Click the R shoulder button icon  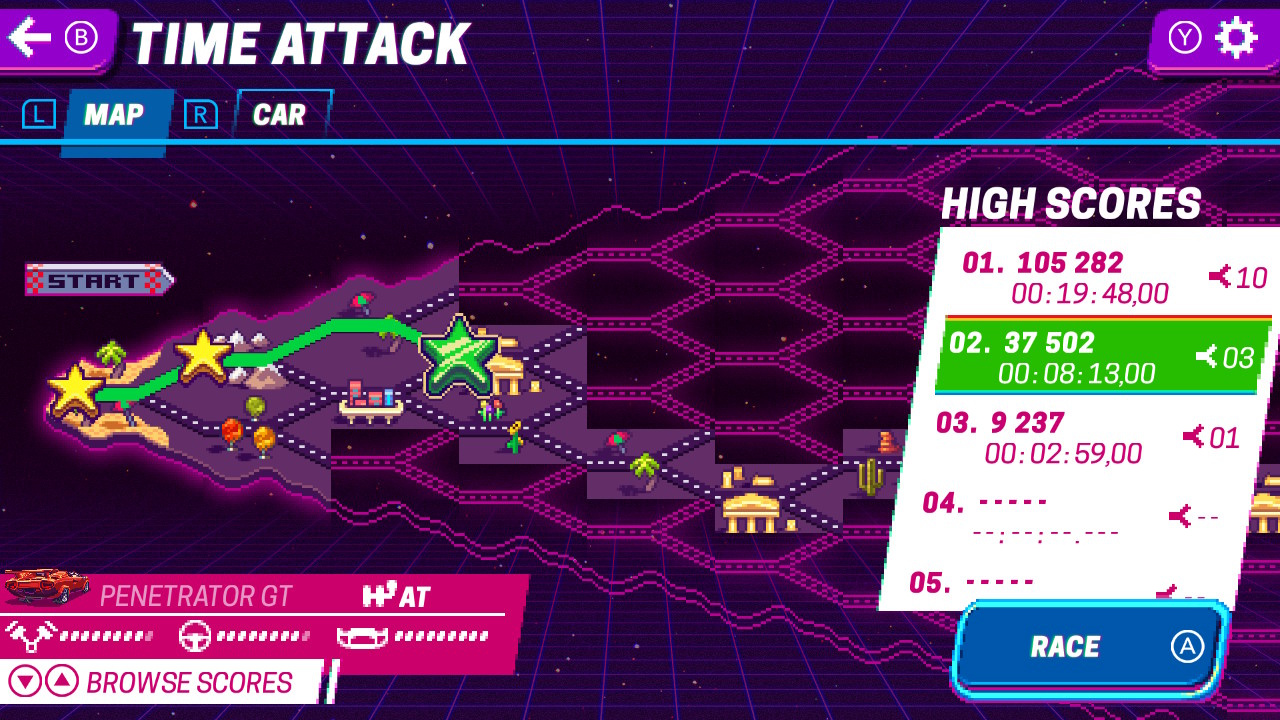tap(202, 113)
